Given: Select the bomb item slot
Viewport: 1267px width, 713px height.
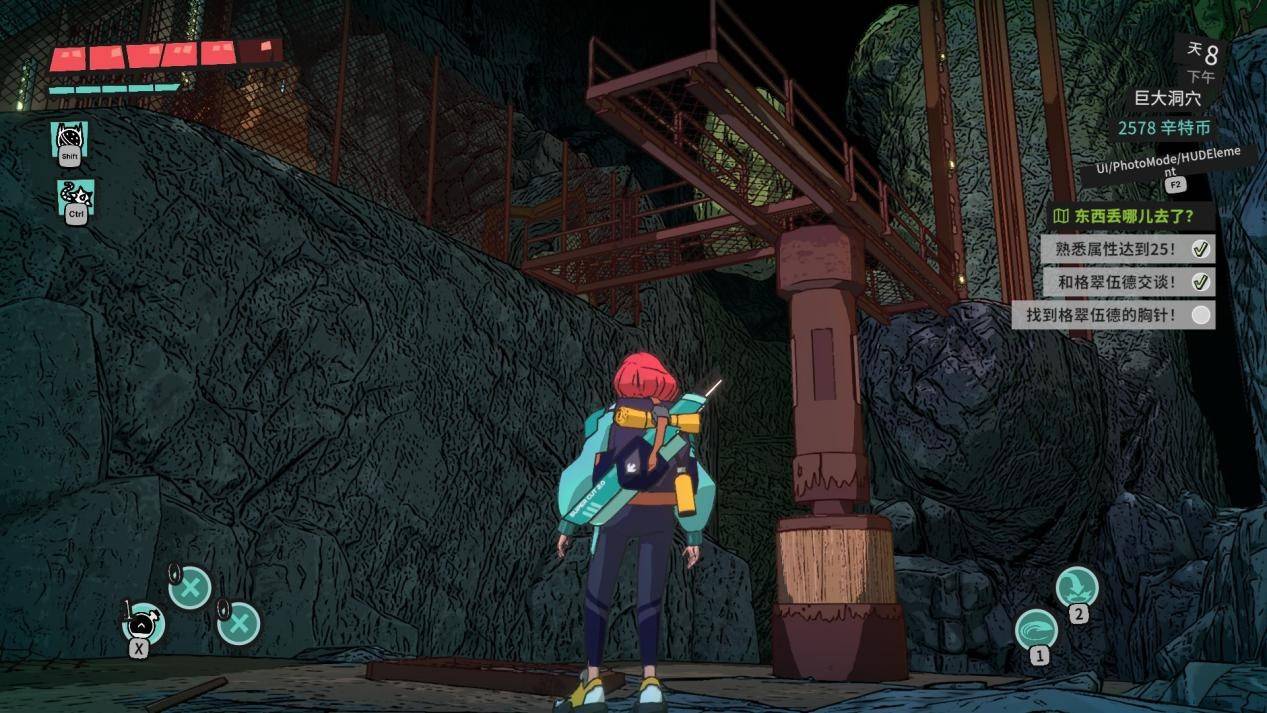Looking at the screenshot, I should pos(143,623).
